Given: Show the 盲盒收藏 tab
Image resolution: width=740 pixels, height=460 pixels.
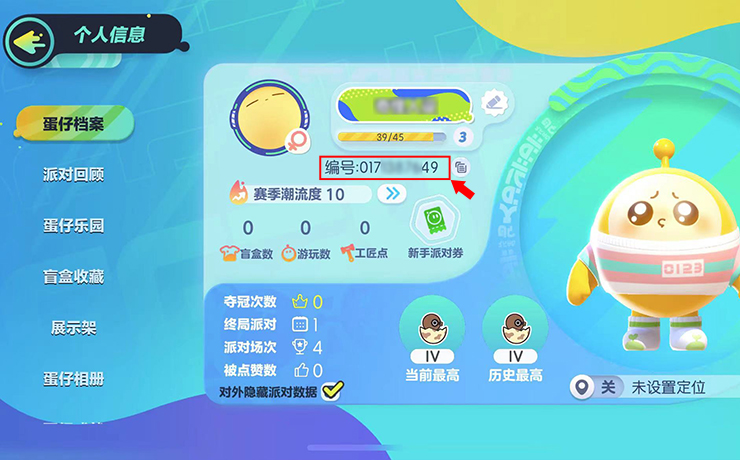Looking at the screenshot, I should [73, 276].
